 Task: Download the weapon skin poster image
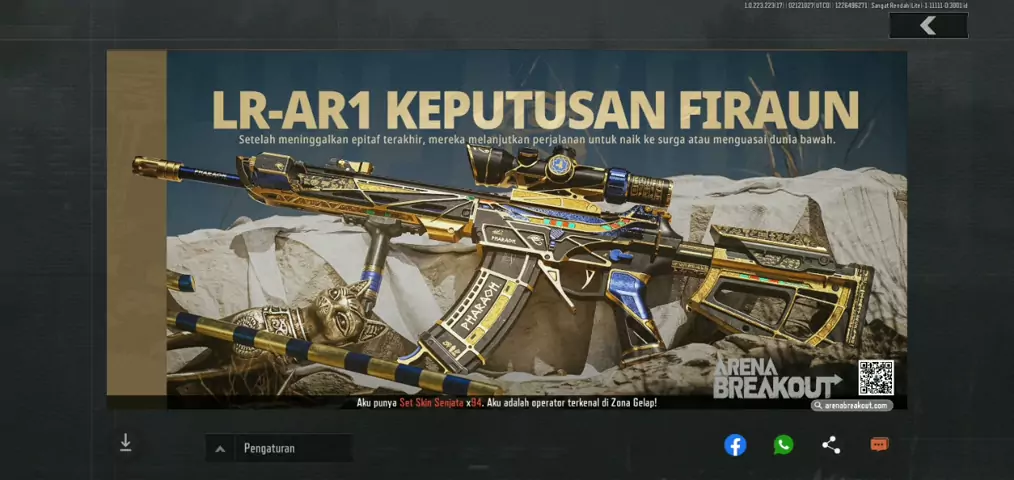[126, 443]
